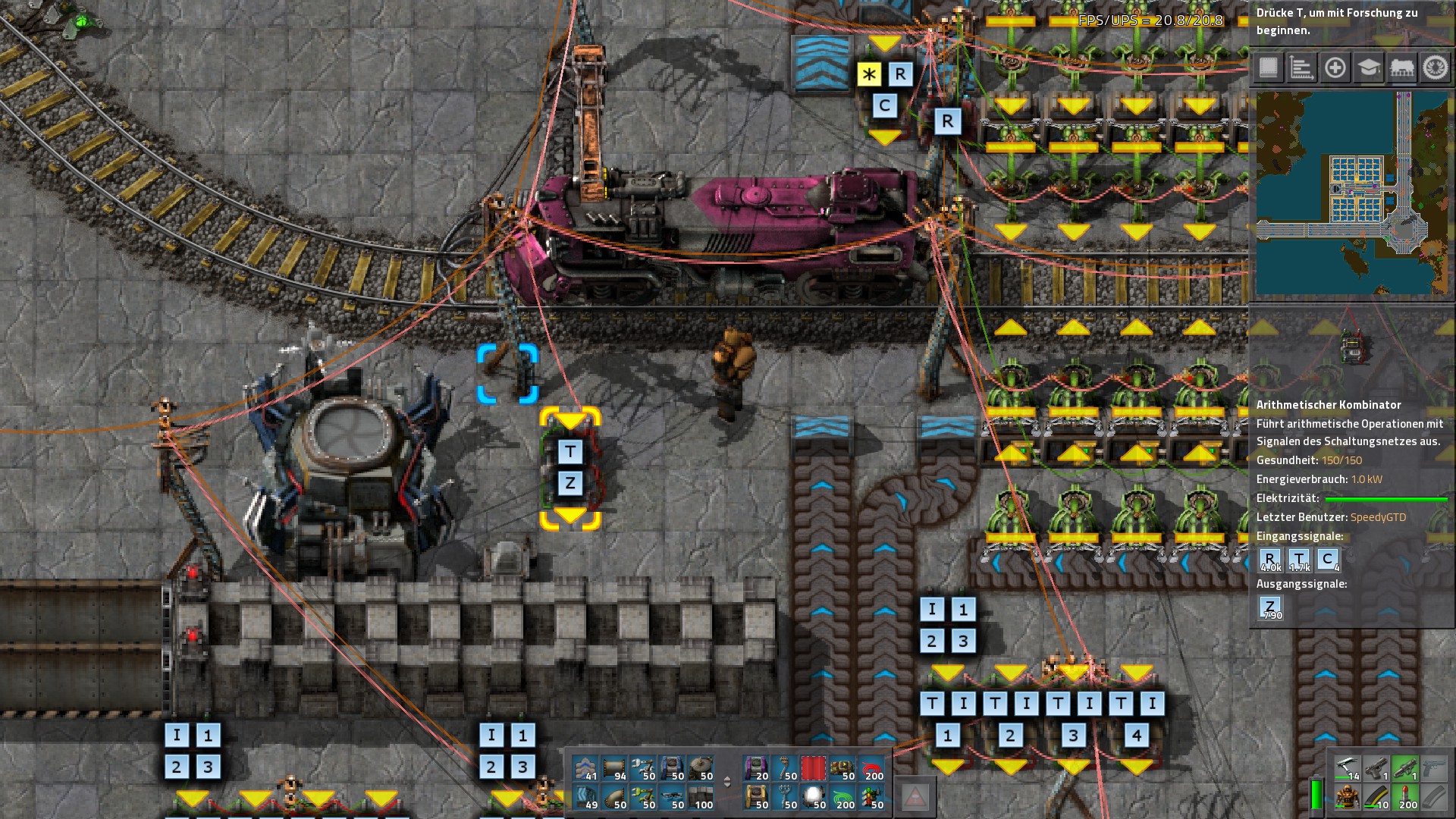Click the minimap

tap(1351, 193)
